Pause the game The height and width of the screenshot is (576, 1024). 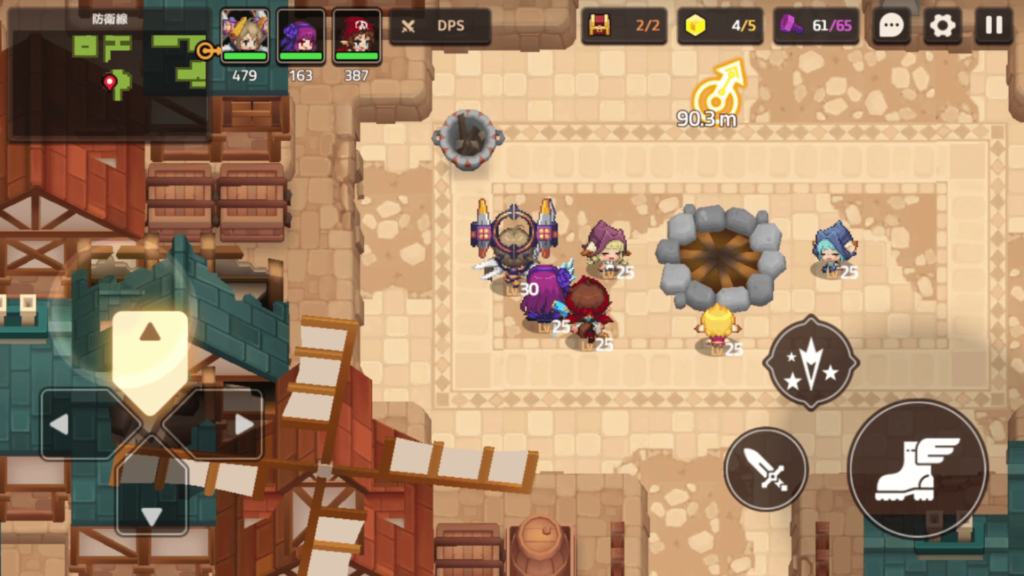click(x=994, y=26)
